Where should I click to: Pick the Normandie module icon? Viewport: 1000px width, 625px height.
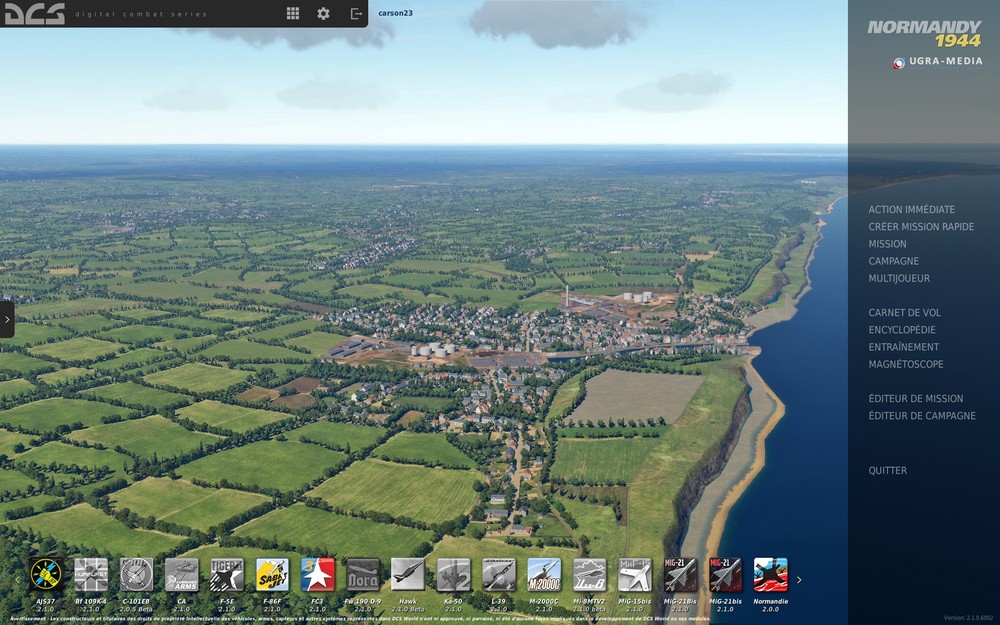[770, 575]
